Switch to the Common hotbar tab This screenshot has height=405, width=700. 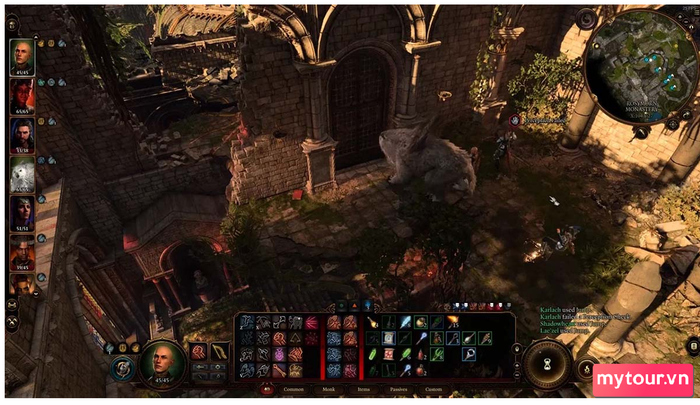tap(294, 389)
